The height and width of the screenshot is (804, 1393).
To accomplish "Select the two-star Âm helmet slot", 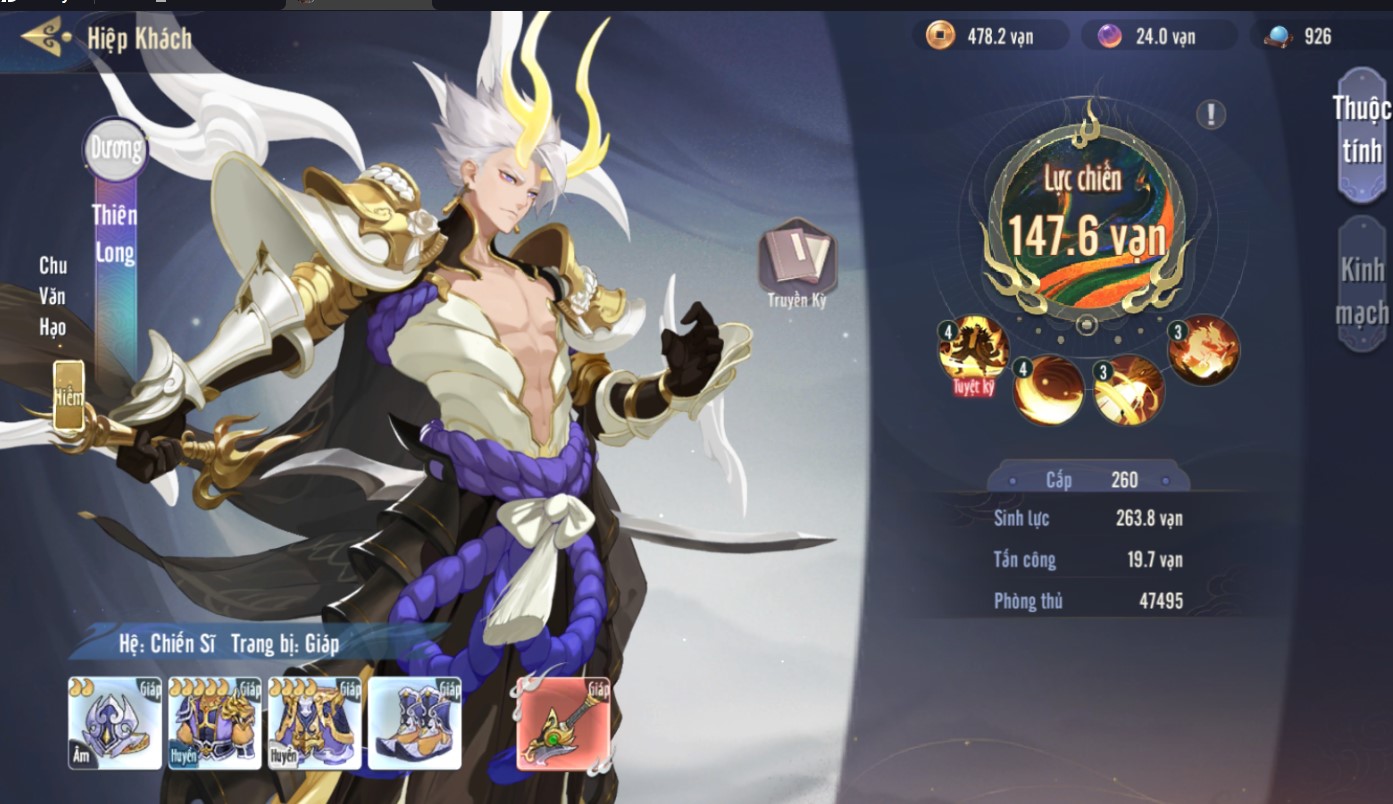I will point(115,723).
